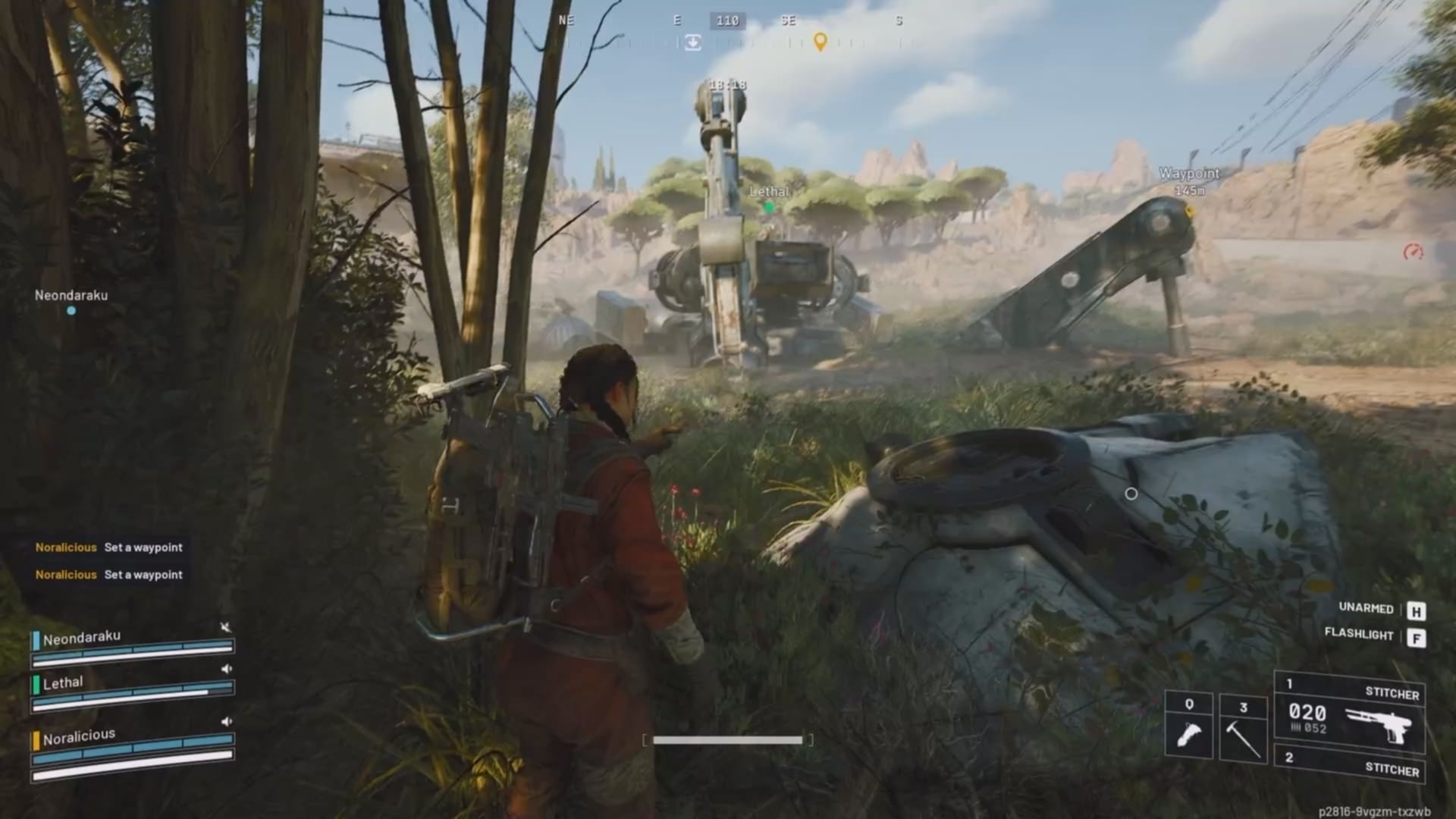The width and height of the screenshot is (1456, 819).
Task: Expand the Lethal player entry
Action: coord(64,682)
